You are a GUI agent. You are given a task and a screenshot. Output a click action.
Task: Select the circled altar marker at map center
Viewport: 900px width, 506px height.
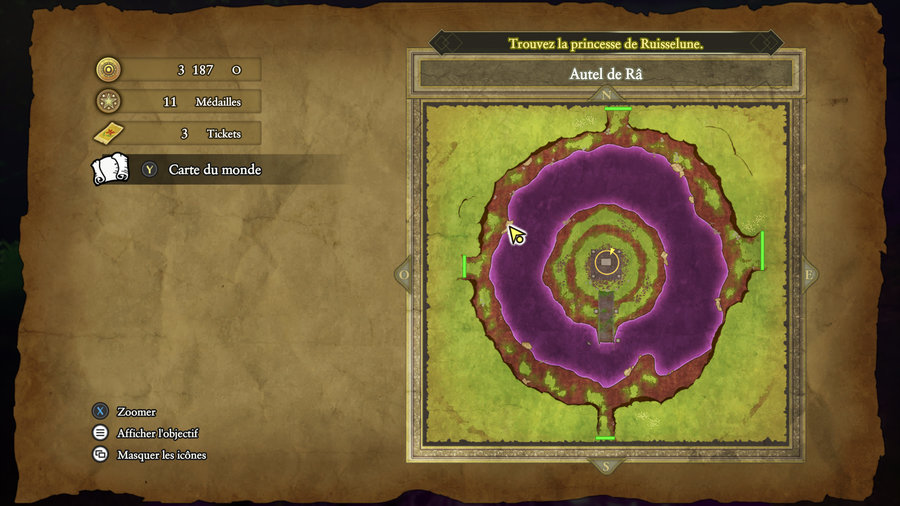click(606, 262)
